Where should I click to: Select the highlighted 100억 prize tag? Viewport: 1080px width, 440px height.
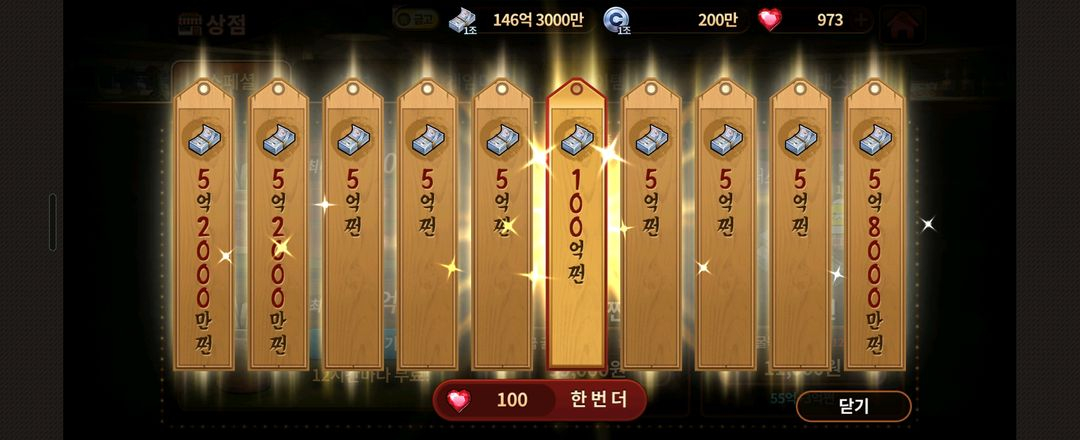(576, 225)
